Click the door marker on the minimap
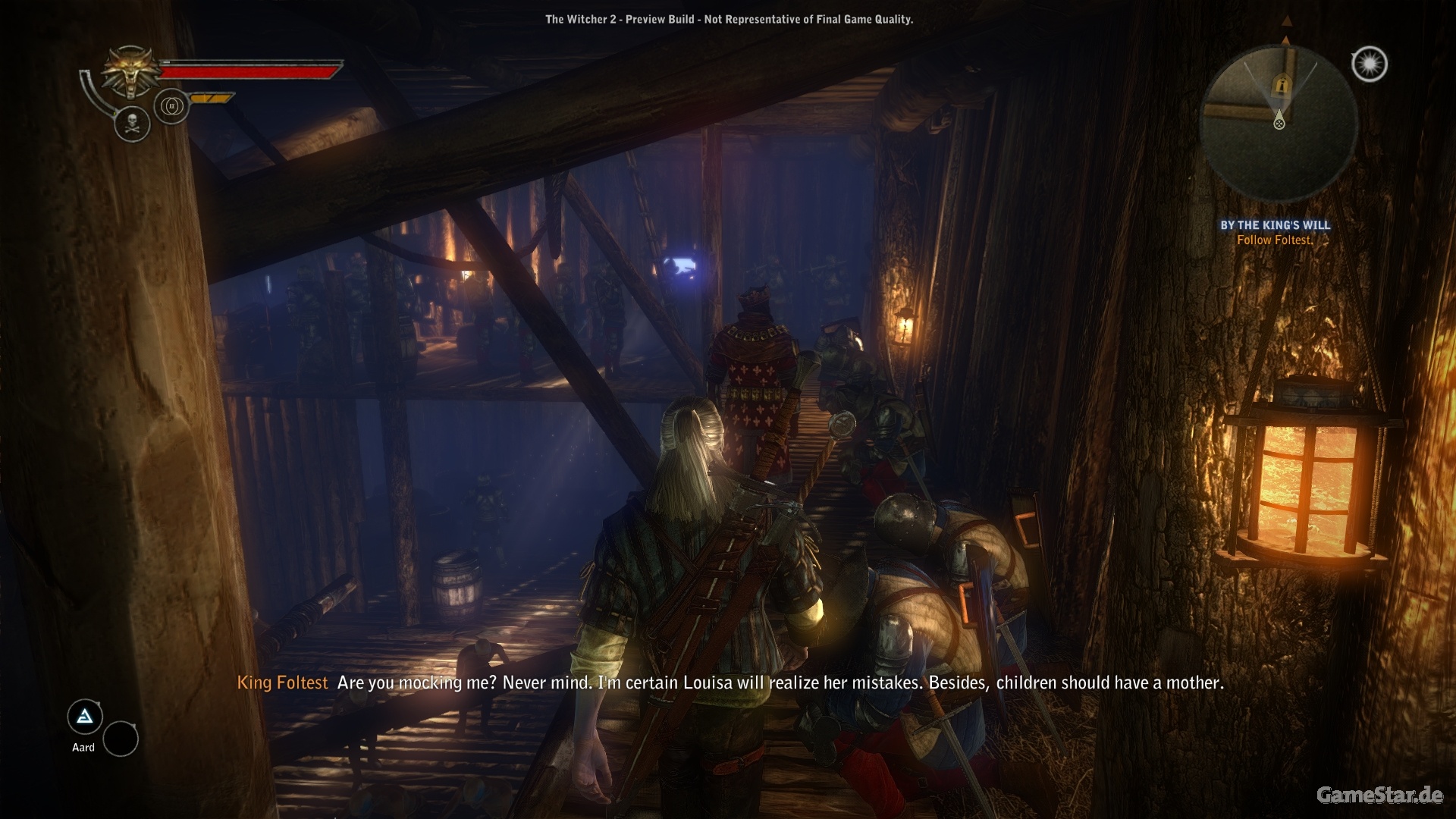 point(1282,84)
